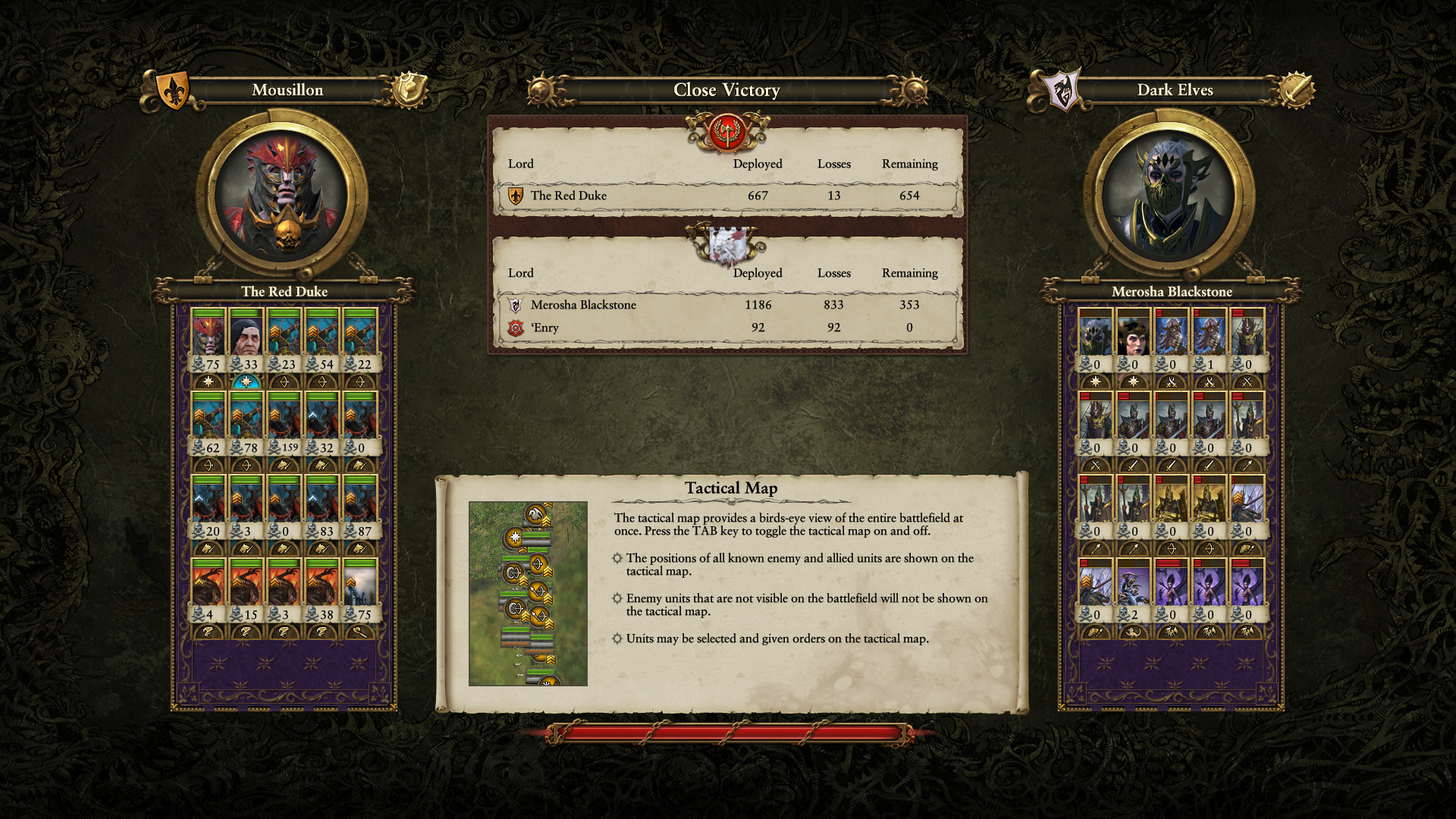Select the unit card with 83 kills
This screenshot has height=819, width=1456.
tap(322, 507)
